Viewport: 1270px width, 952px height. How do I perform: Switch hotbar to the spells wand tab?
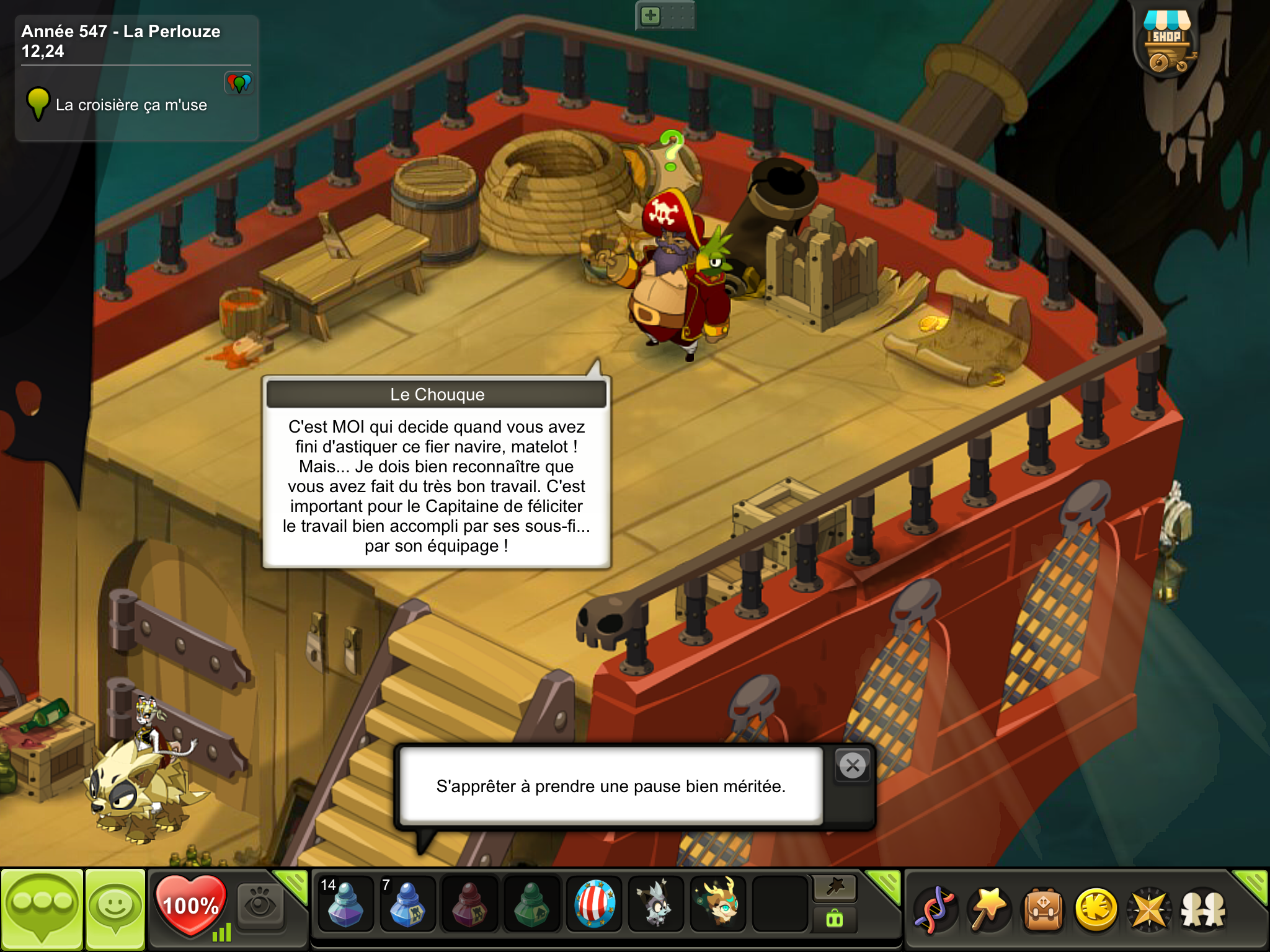[835, 888]
